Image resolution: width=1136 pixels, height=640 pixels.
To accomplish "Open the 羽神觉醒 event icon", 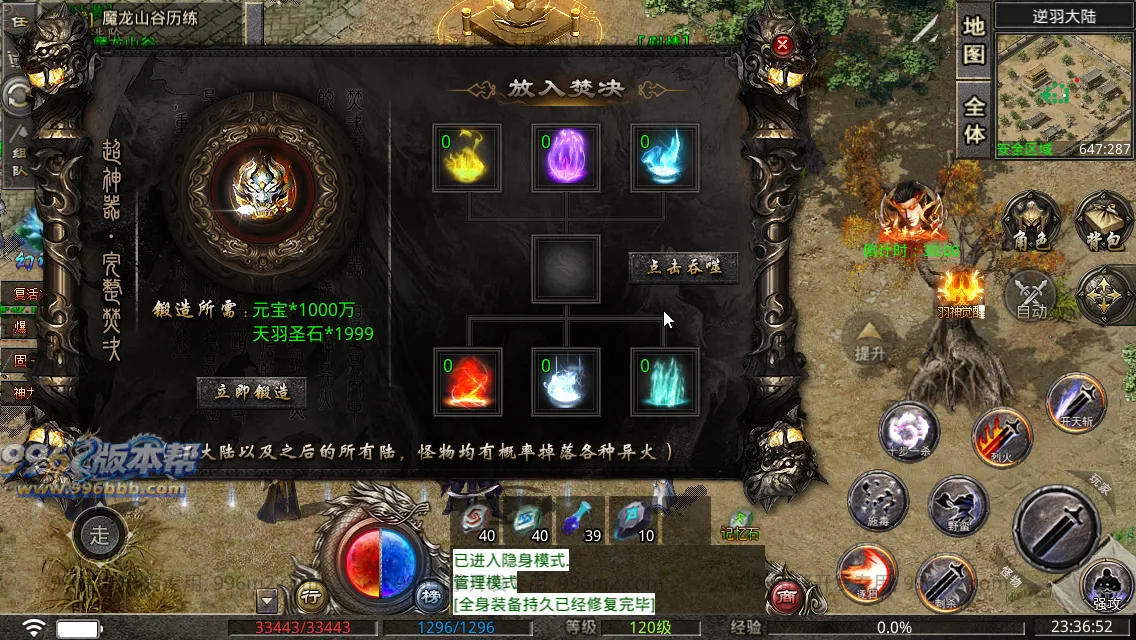I will pyautogui.click(x=961, y=292).
